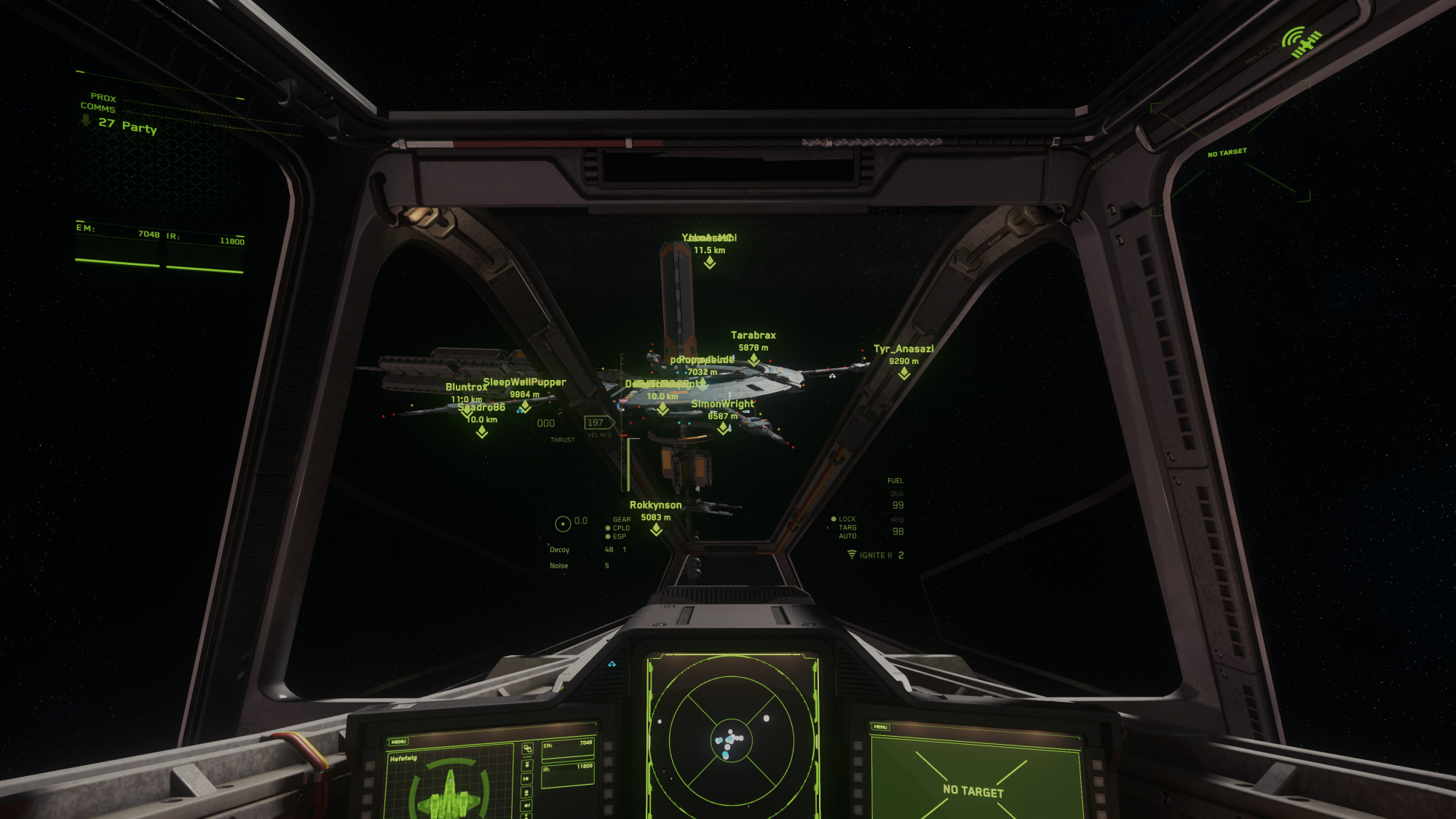Click the green comms signal icon
Screen dimensions: 1456x819
(x=1300, y=41)
